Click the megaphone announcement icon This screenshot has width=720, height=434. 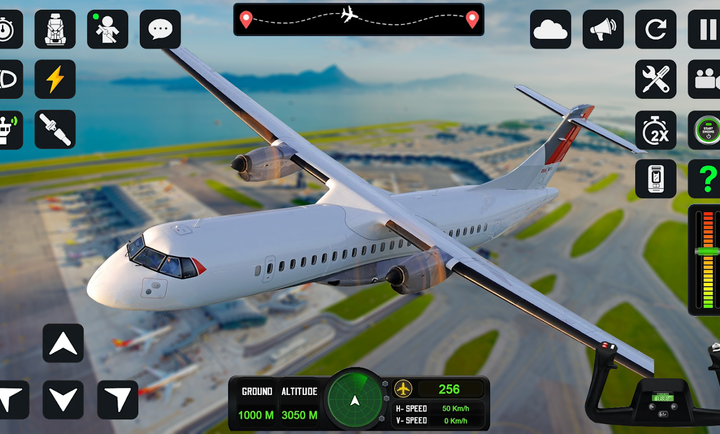click(603, 29)
